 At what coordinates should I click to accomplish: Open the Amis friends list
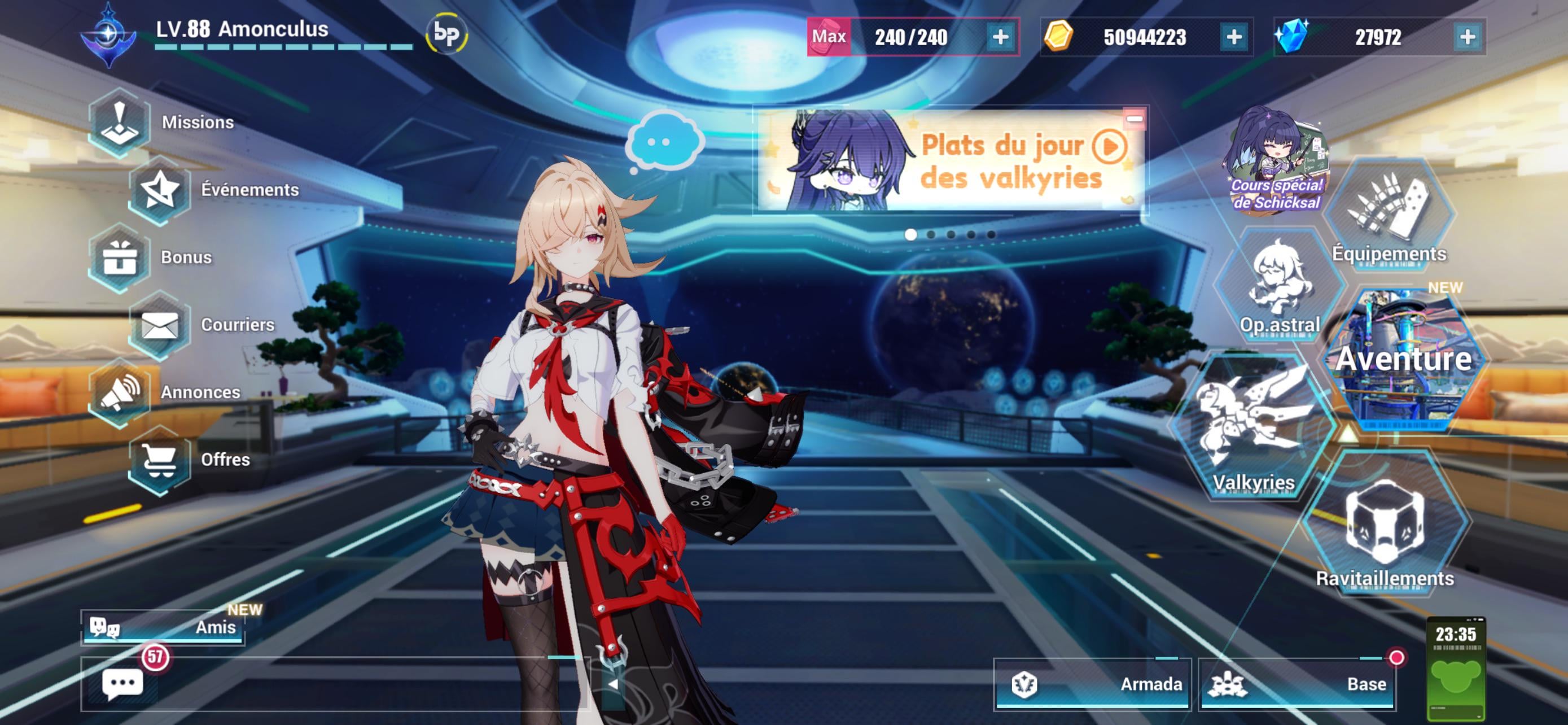163,627
